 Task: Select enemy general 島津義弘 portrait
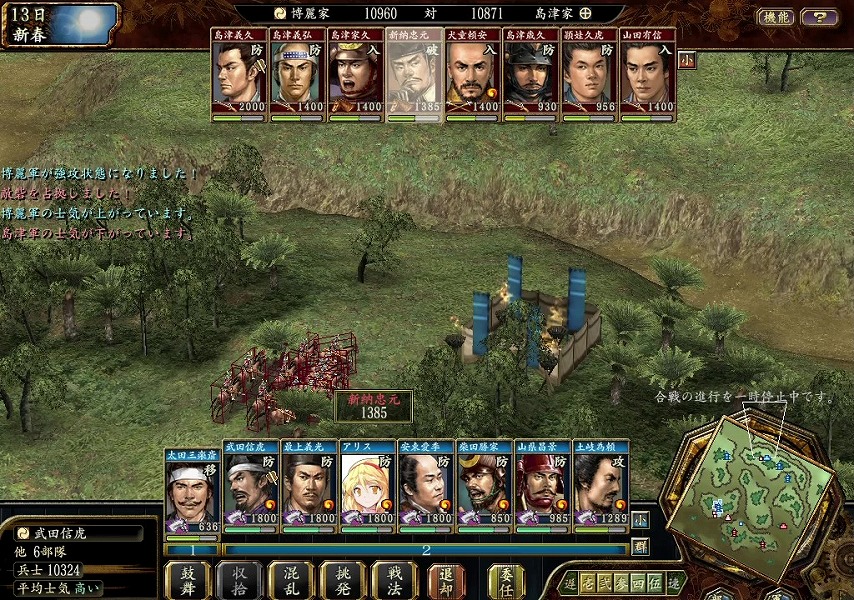point(297,75)
